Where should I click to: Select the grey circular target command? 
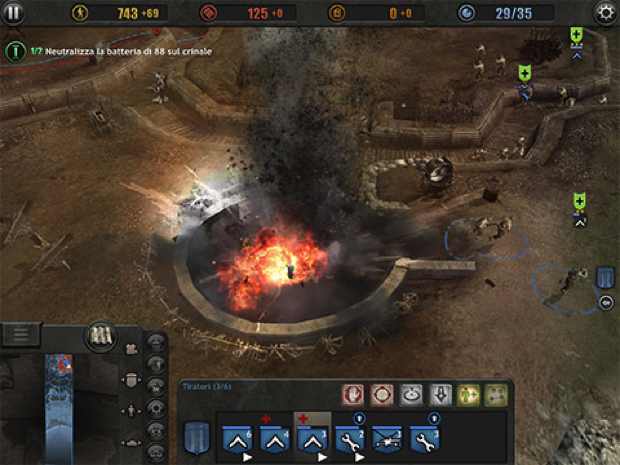[x=410, y=395]
